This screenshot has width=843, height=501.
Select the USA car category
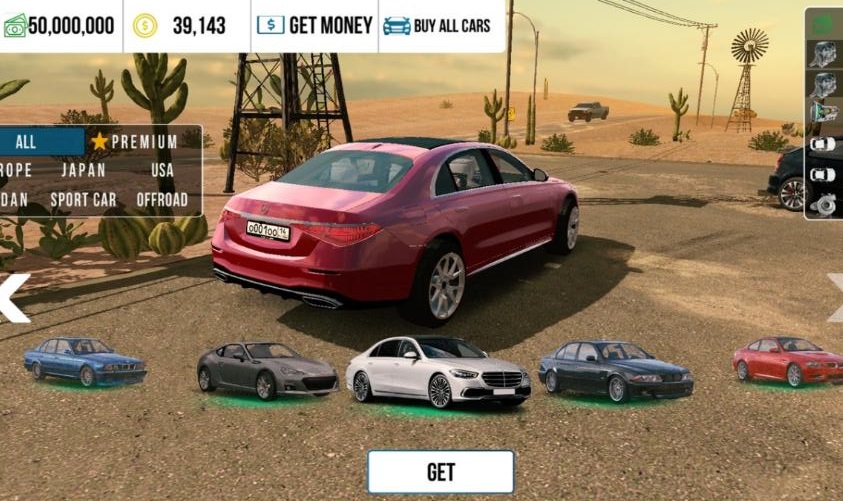[162, 170]
